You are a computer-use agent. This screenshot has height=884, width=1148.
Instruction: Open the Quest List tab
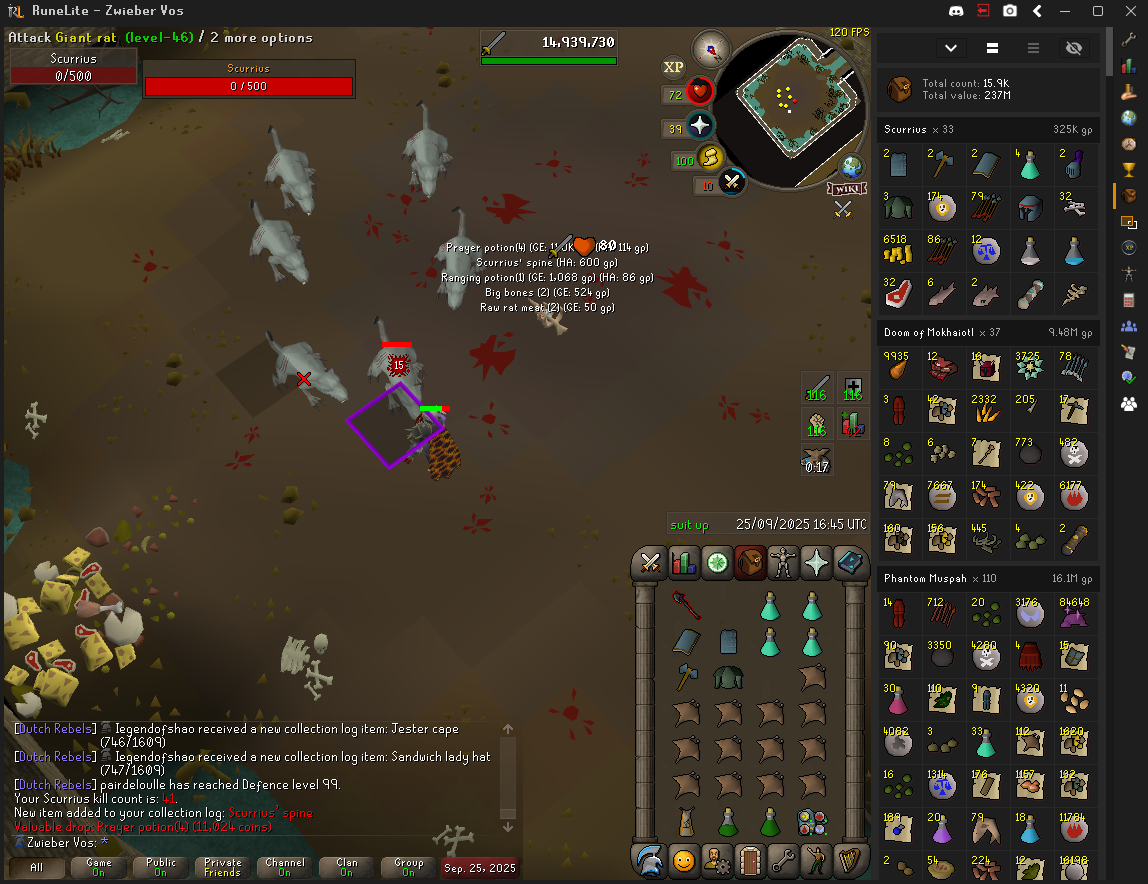click(x=717, y=563)
